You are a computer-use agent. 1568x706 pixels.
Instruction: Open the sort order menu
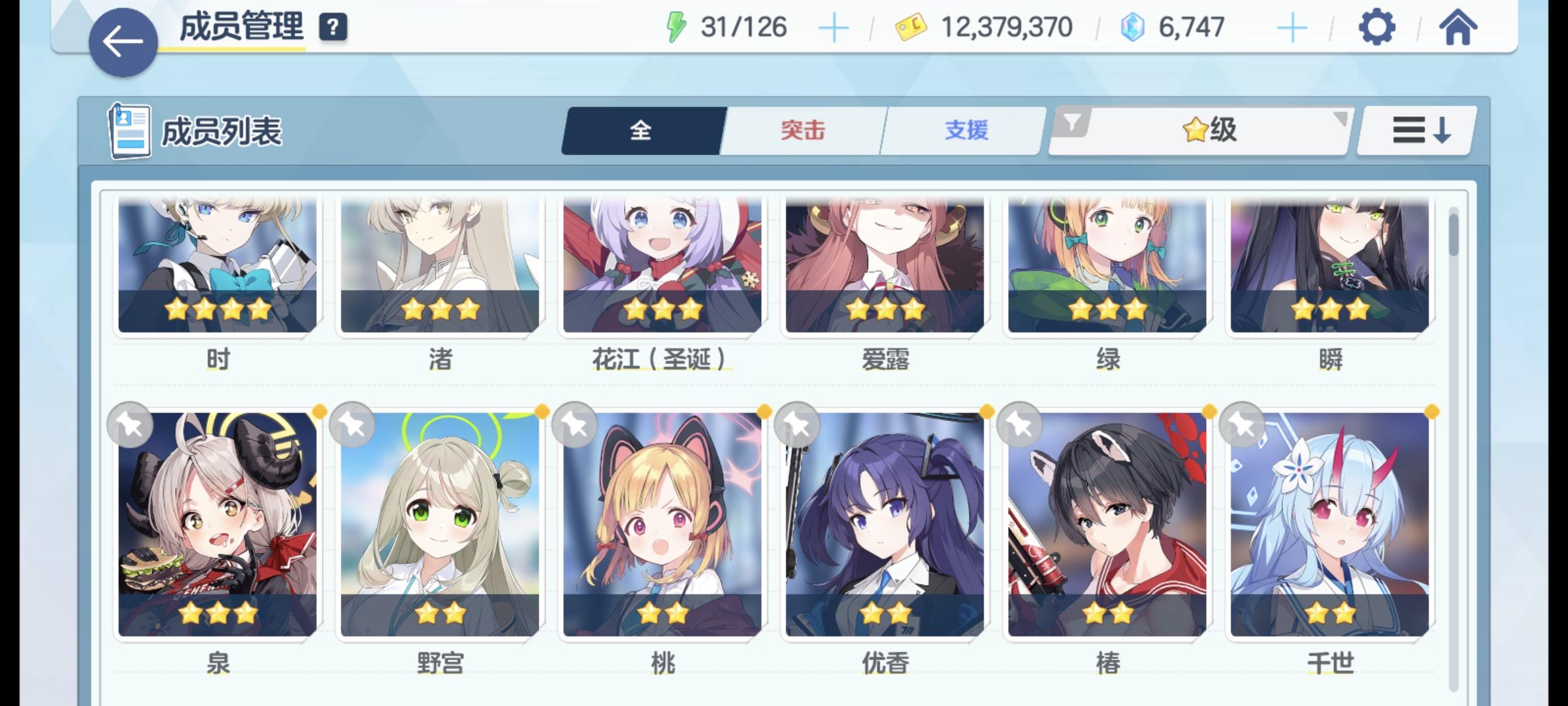(1415, 131)
